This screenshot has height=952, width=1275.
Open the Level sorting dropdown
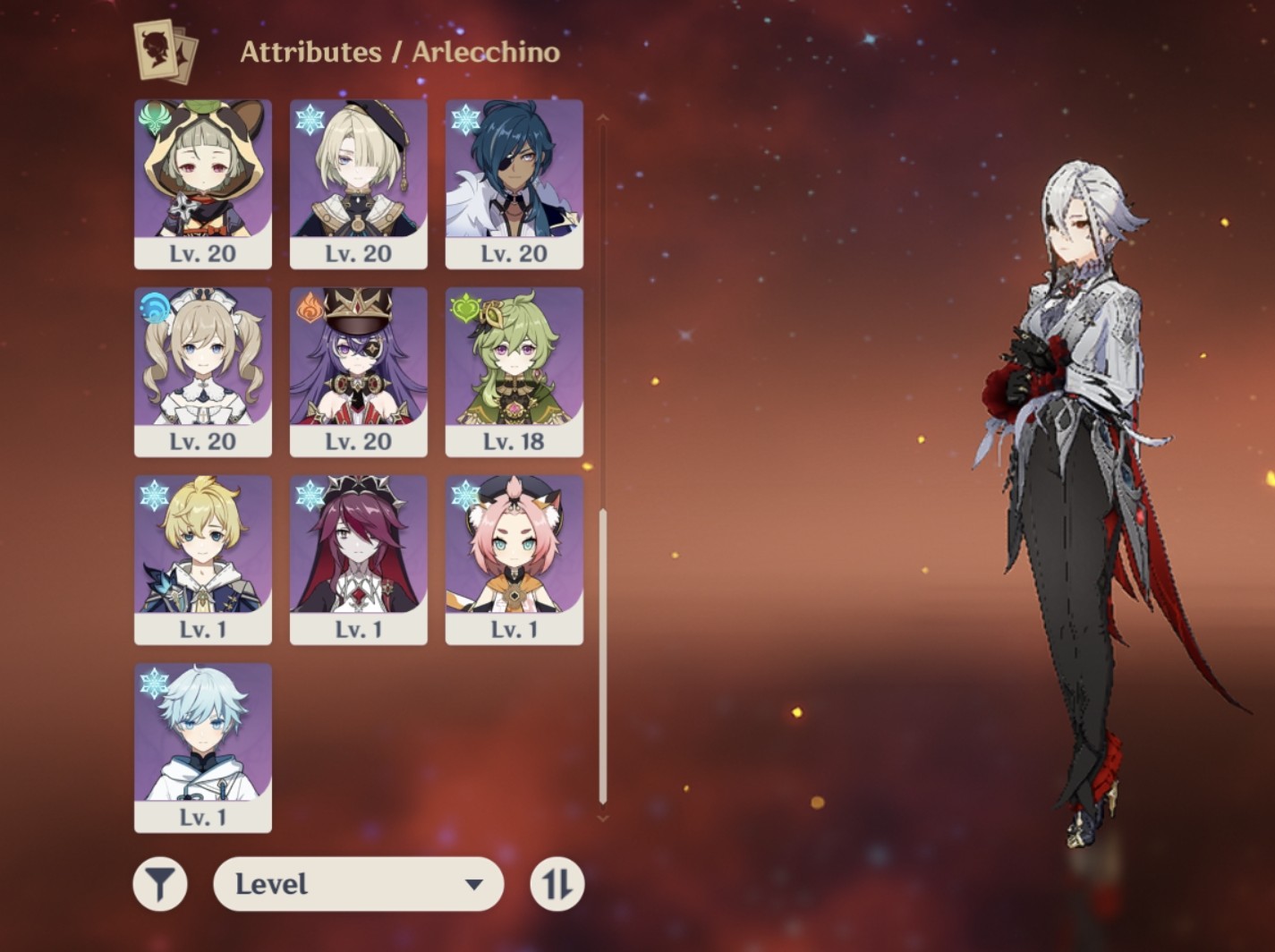pos(358,883)
